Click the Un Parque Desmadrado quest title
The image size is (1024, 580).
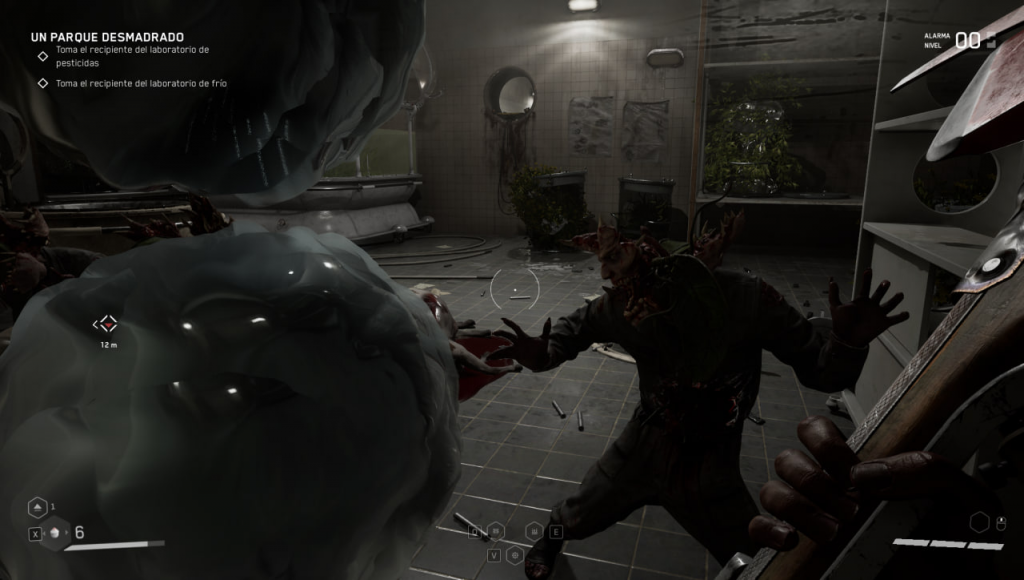107,36
